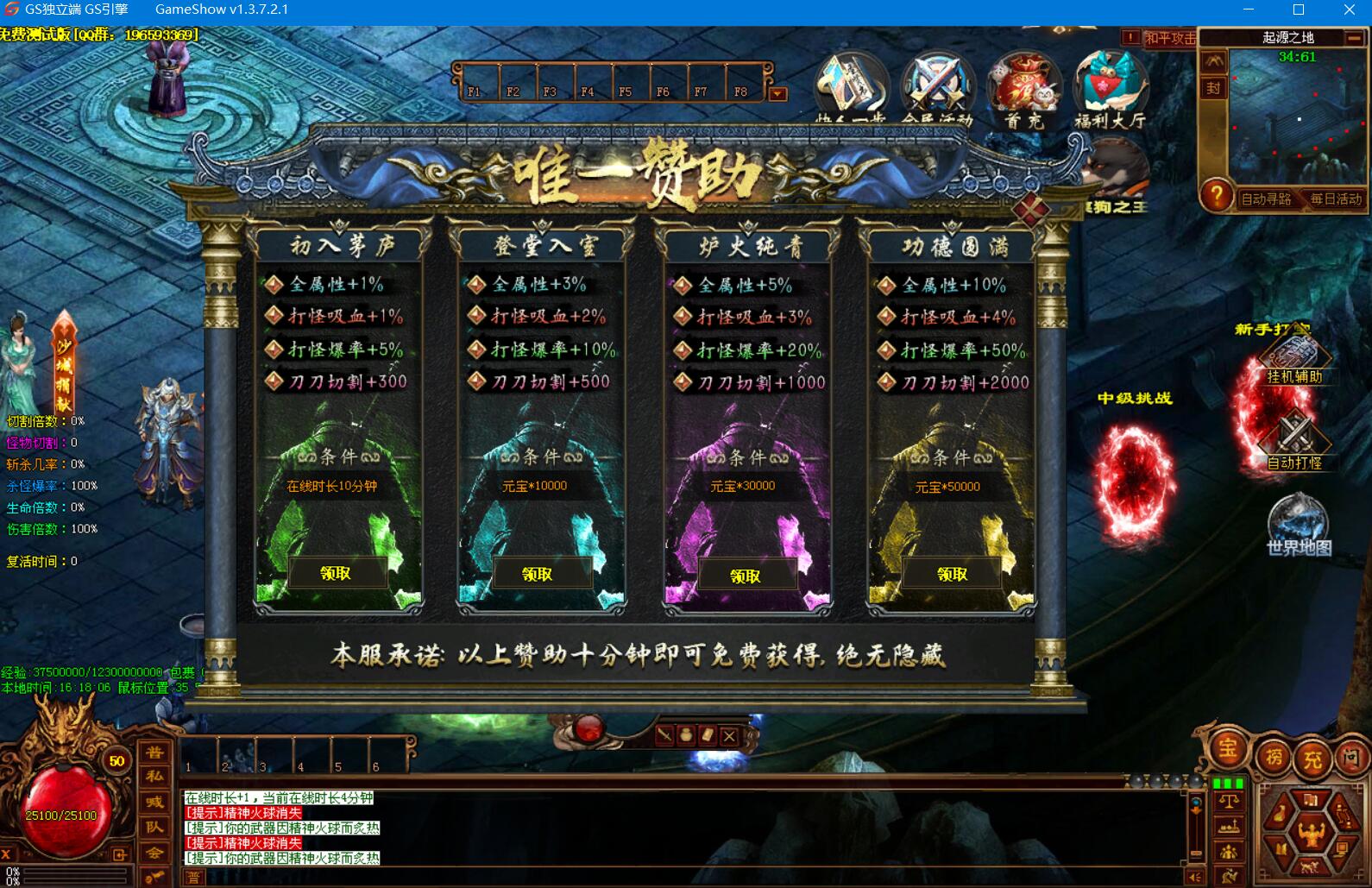The image size is (1372, 888).
Task: Claim the 炉火纯青 tier reward
Action: pyautogui.click(x=746, y=576)
